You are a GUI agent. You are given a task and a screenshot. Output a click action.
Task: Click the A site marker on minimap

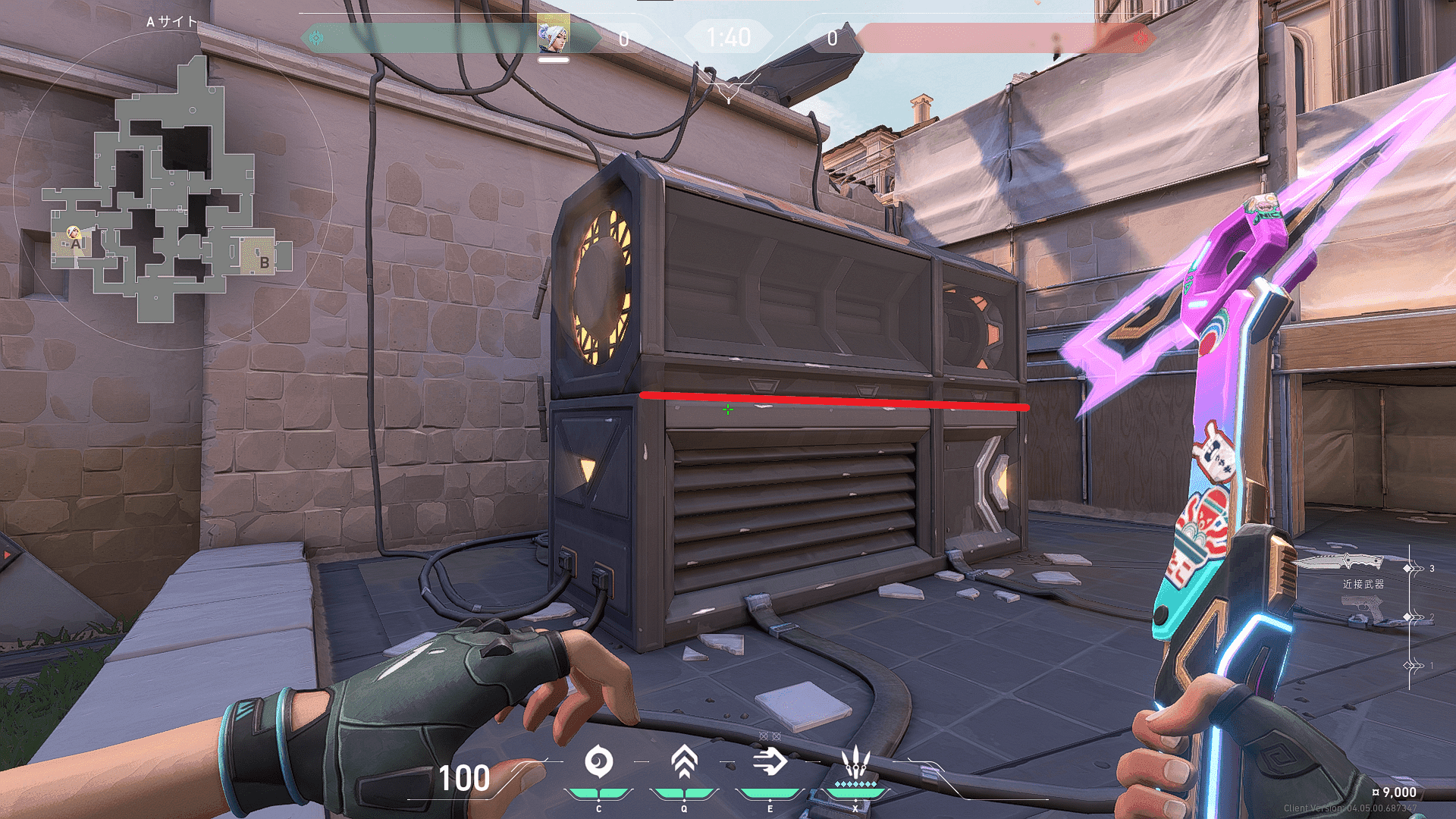[76, 244]
